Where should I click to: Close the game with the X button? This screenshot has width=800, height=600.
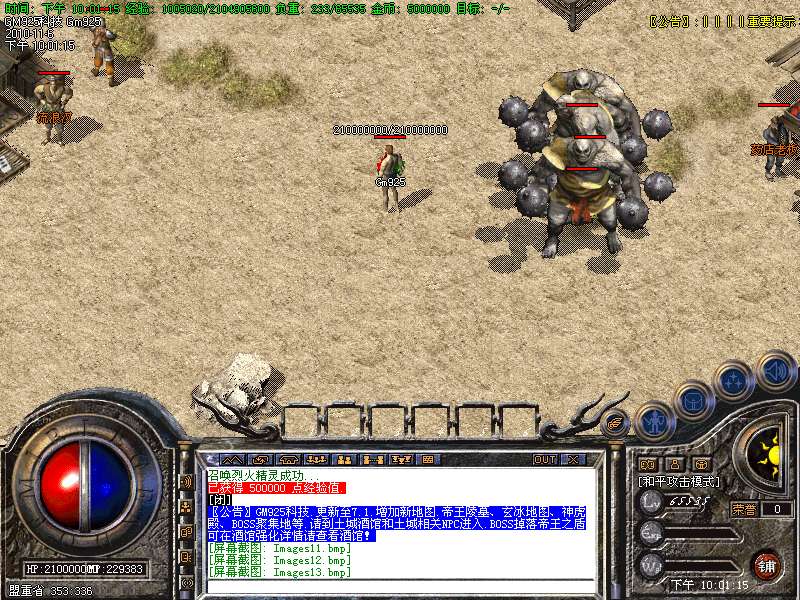[573, 459]
